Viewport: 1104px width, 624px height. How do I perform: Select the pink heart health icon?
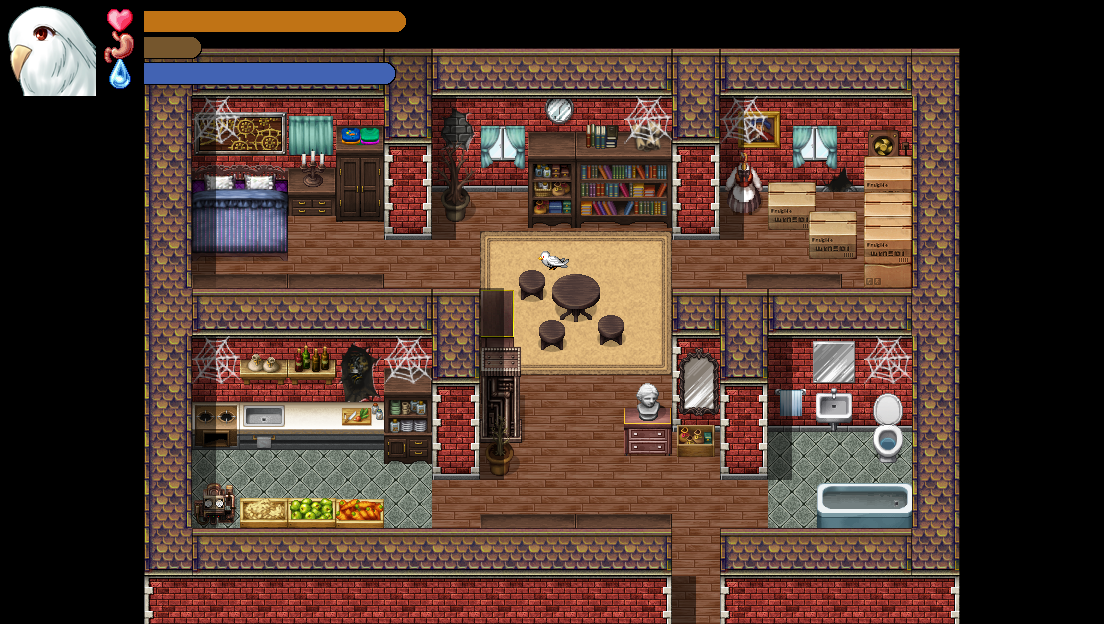120,21
